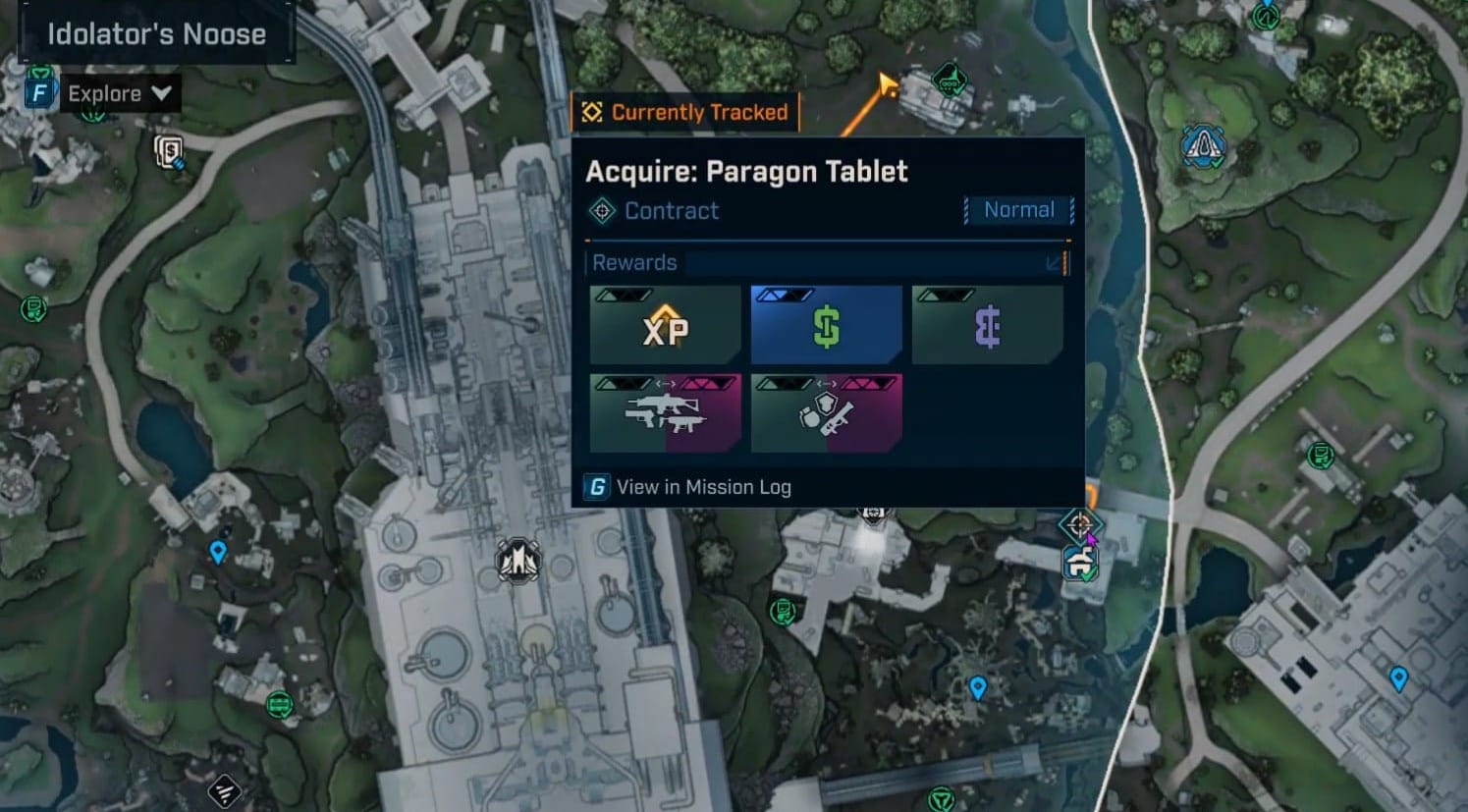The image size is (1468, 812).
Task: Collapse the Rewards section arrow
Action: coord(1054,263)
